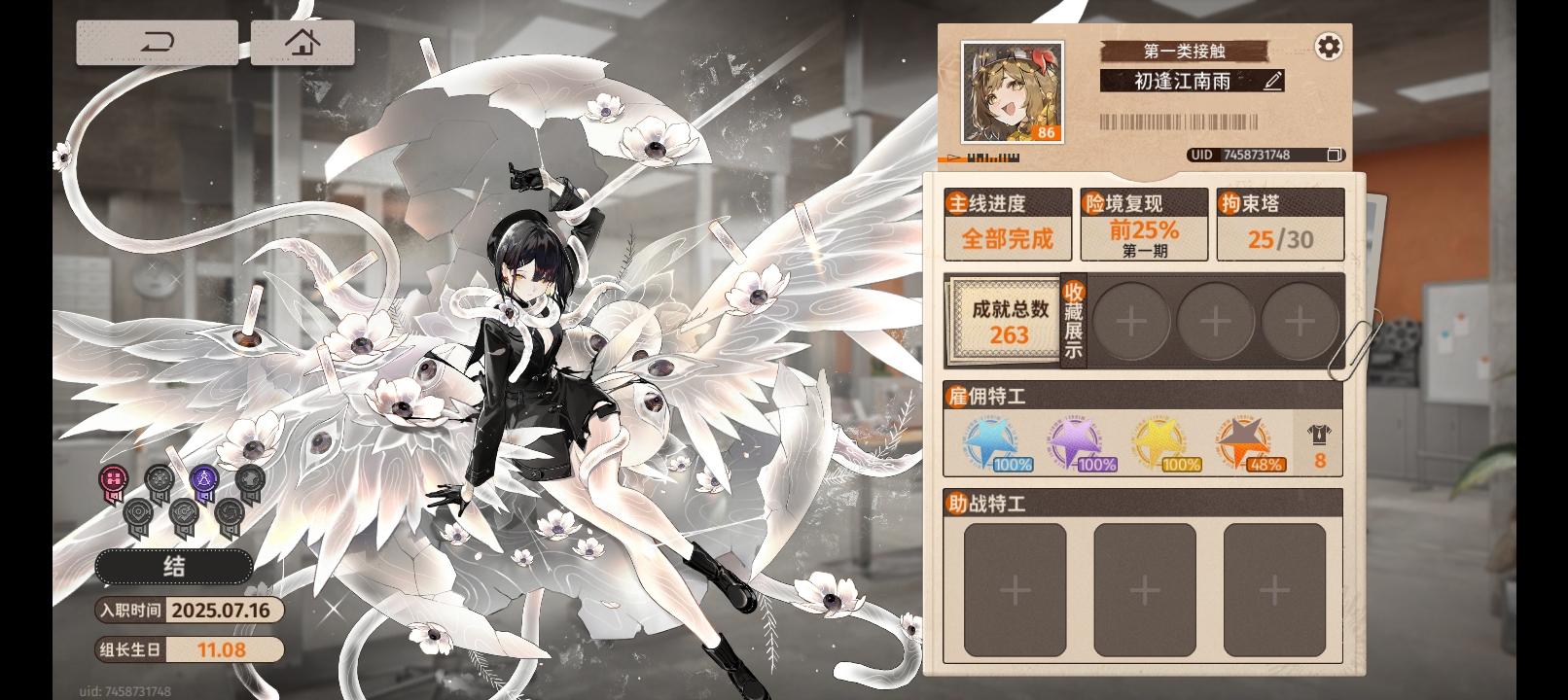The height and width of the screenshot is (700, 1568).
Task: Select the purple star agent rarity icon
Action: (1074, 442)
